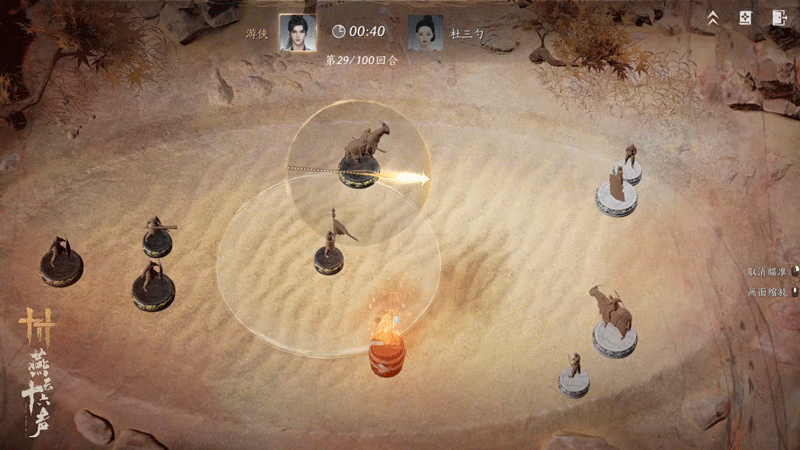Image resolution: width=800 pixels, height=450 pixels.
Task: Choose the flaming orange game piece
Action: coord(386,345)
